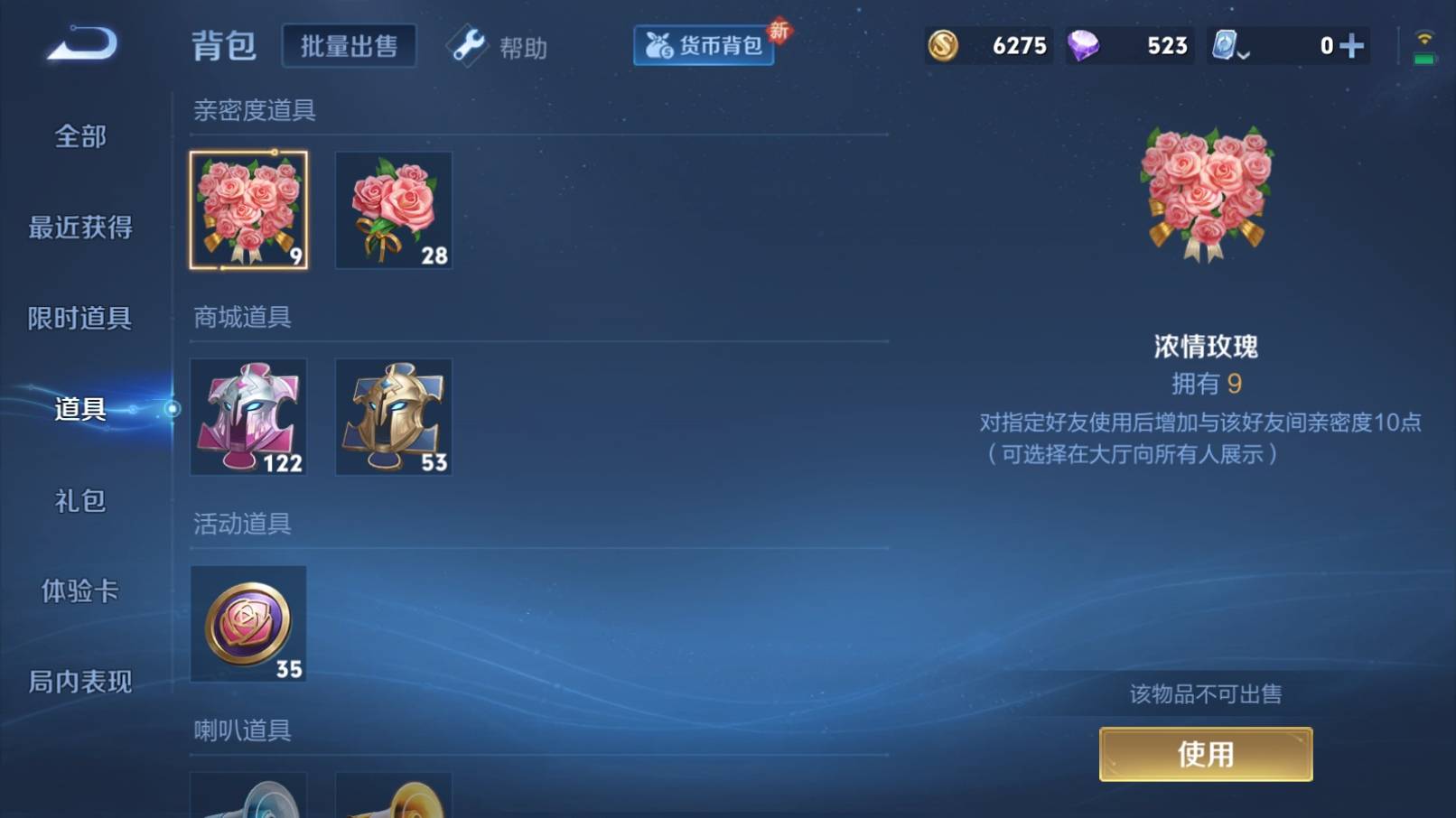
Task: Click the silver megaphone item at bottom
Action: tap(247, 799)
